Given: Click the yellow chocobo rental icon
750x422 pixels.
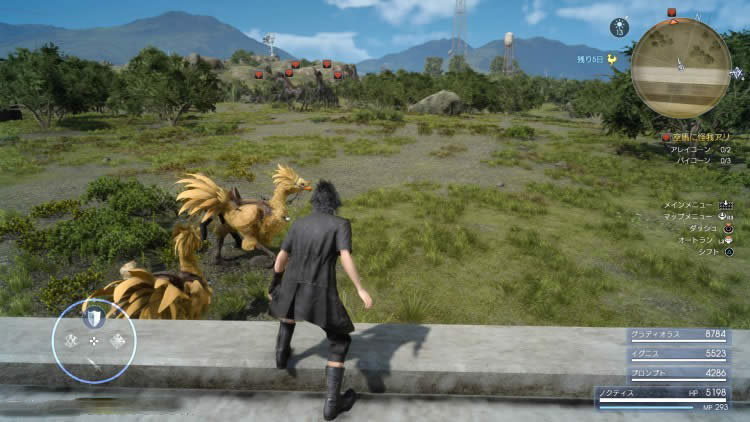Looking at the screenshot, I should click(x=612, y=58).
